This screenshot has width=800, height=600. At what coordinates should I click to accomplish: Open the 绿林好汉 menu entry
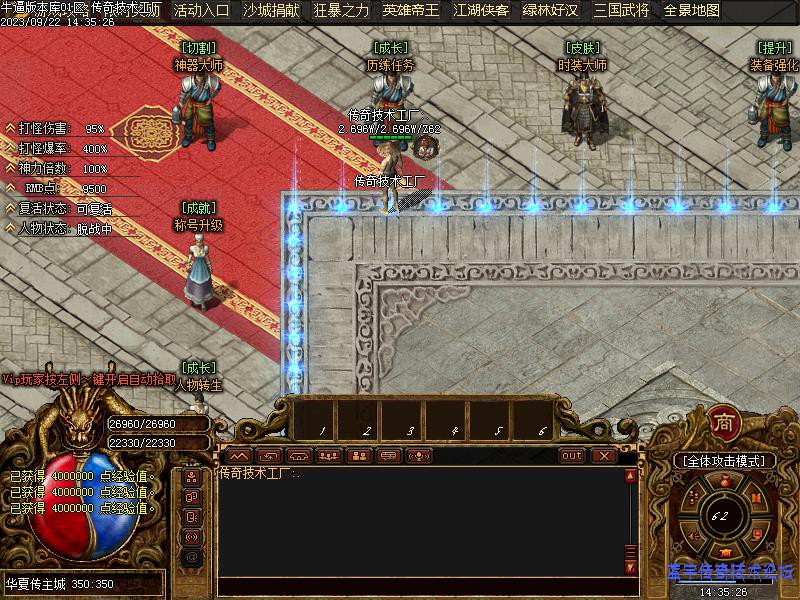click(550, 11)
